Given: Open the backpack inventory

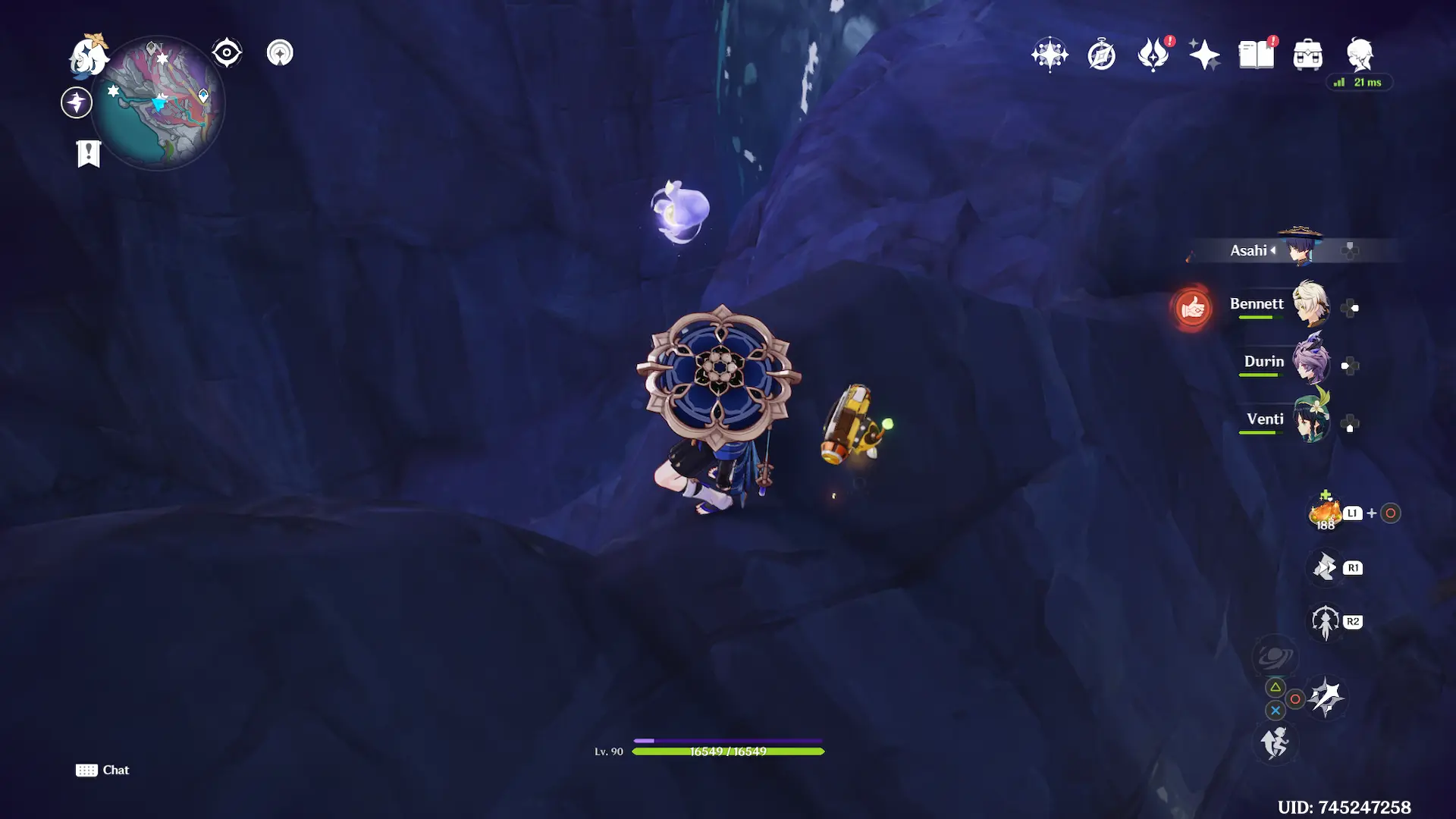Looking at the screenshot, I should pyautogui.click(x=1307, y=55).
